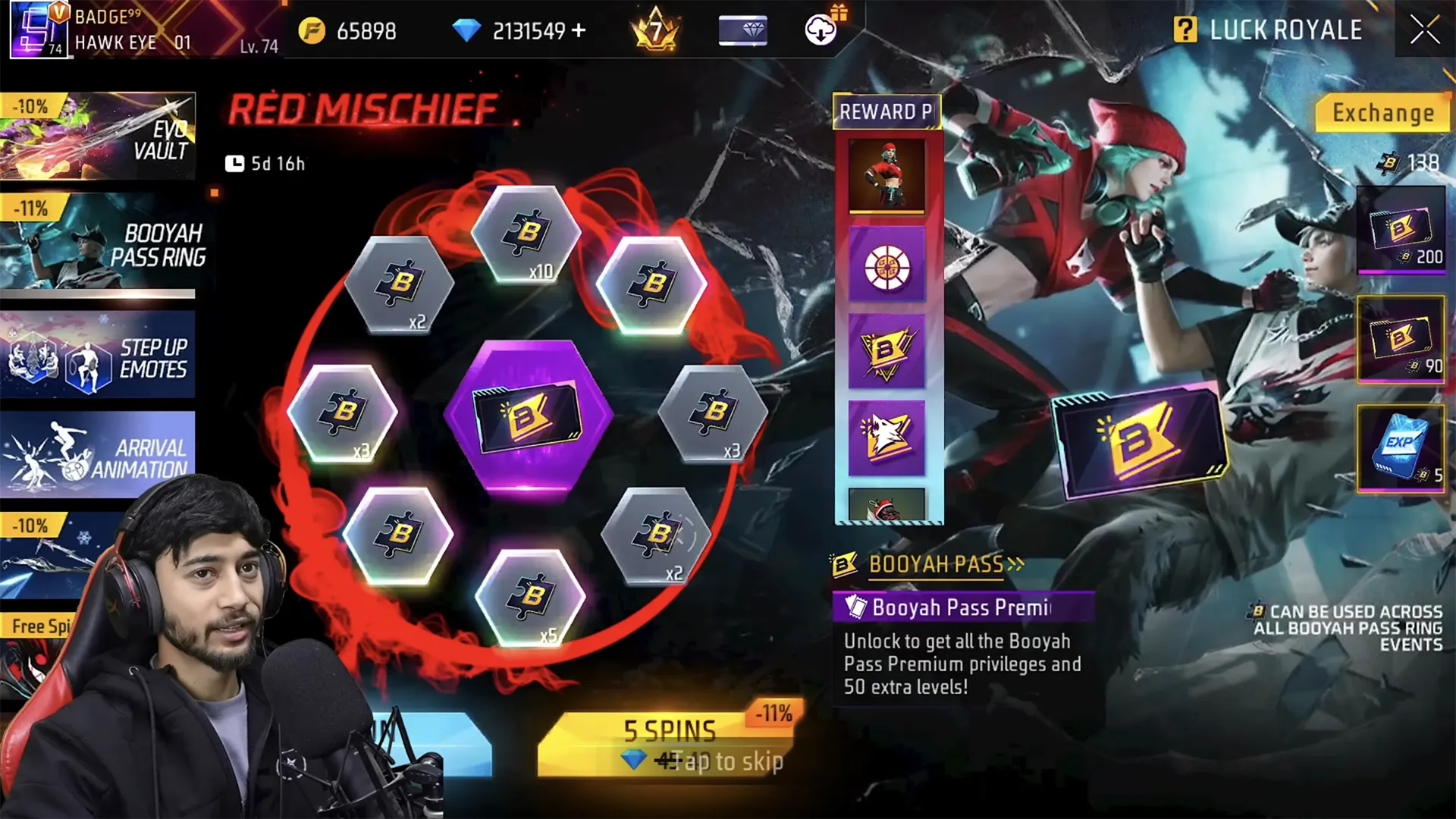Open the Evo Vault banner with -10% tag
The image size is (1456, 819).
click(x=99, y=135)
